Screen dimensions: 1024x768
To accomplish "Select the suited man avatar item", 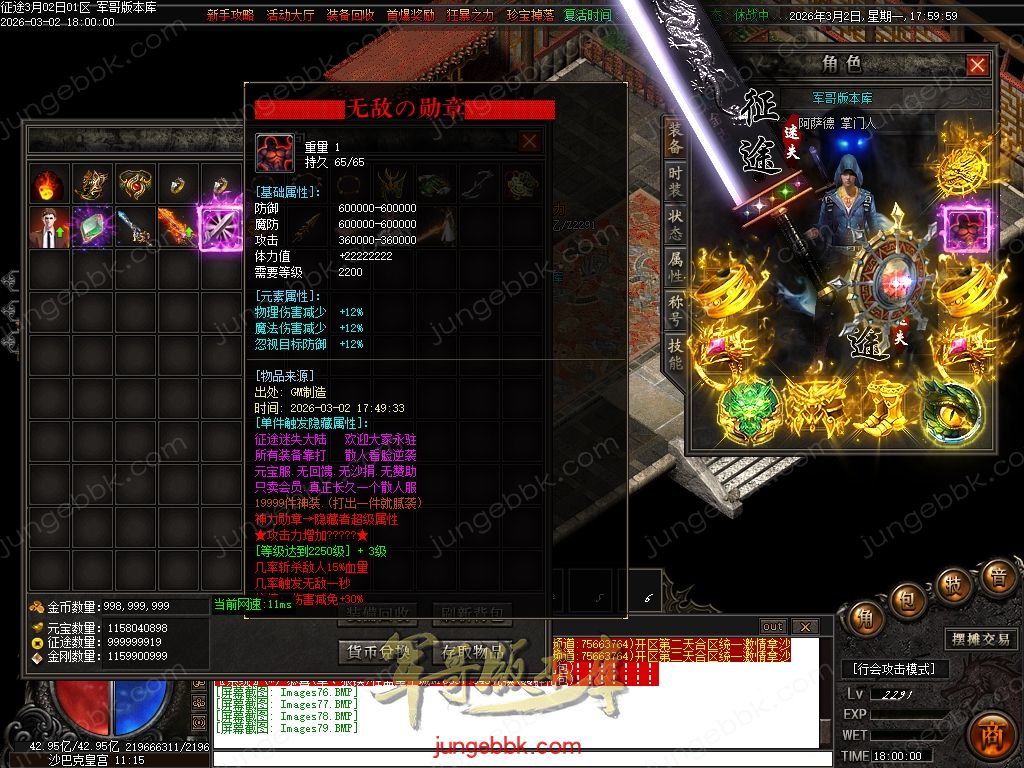I will point(49,227).
